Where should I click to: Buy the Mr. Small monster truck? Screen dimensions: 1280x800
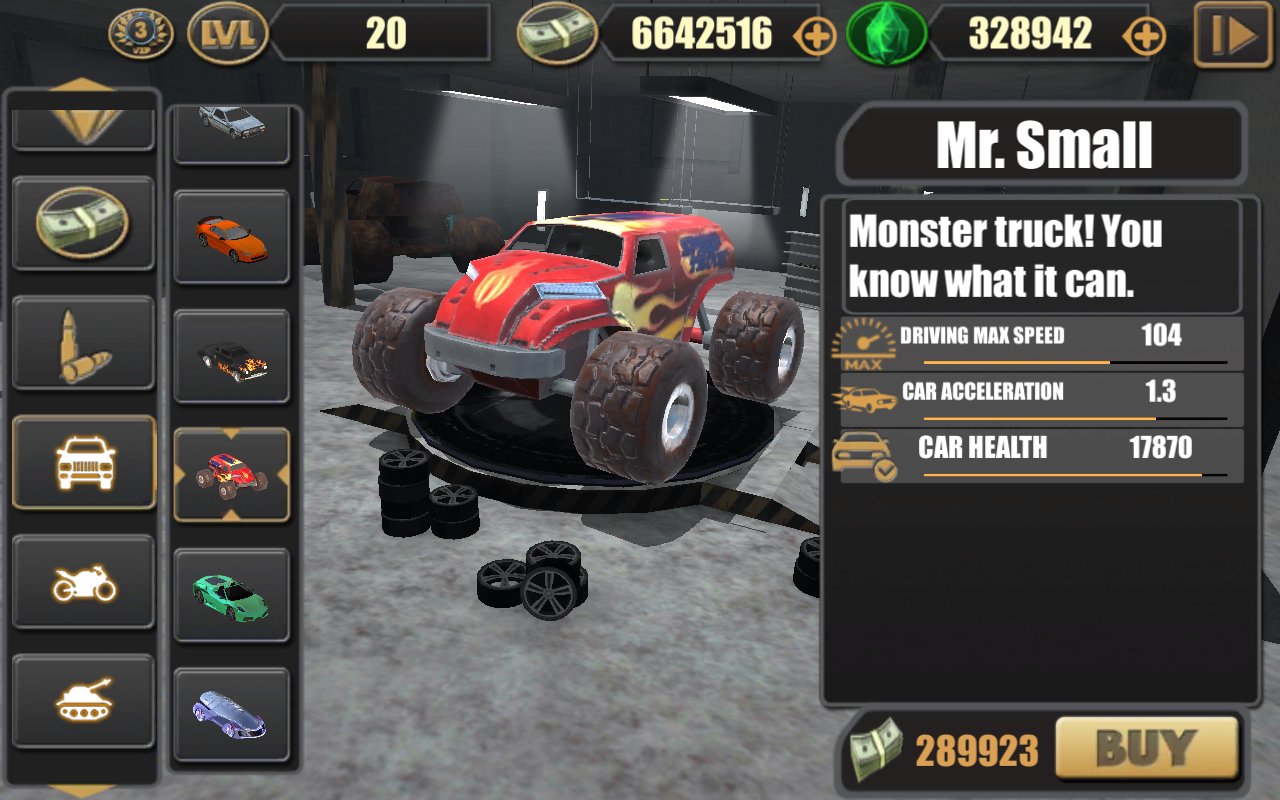click(x=1146, y=748)
